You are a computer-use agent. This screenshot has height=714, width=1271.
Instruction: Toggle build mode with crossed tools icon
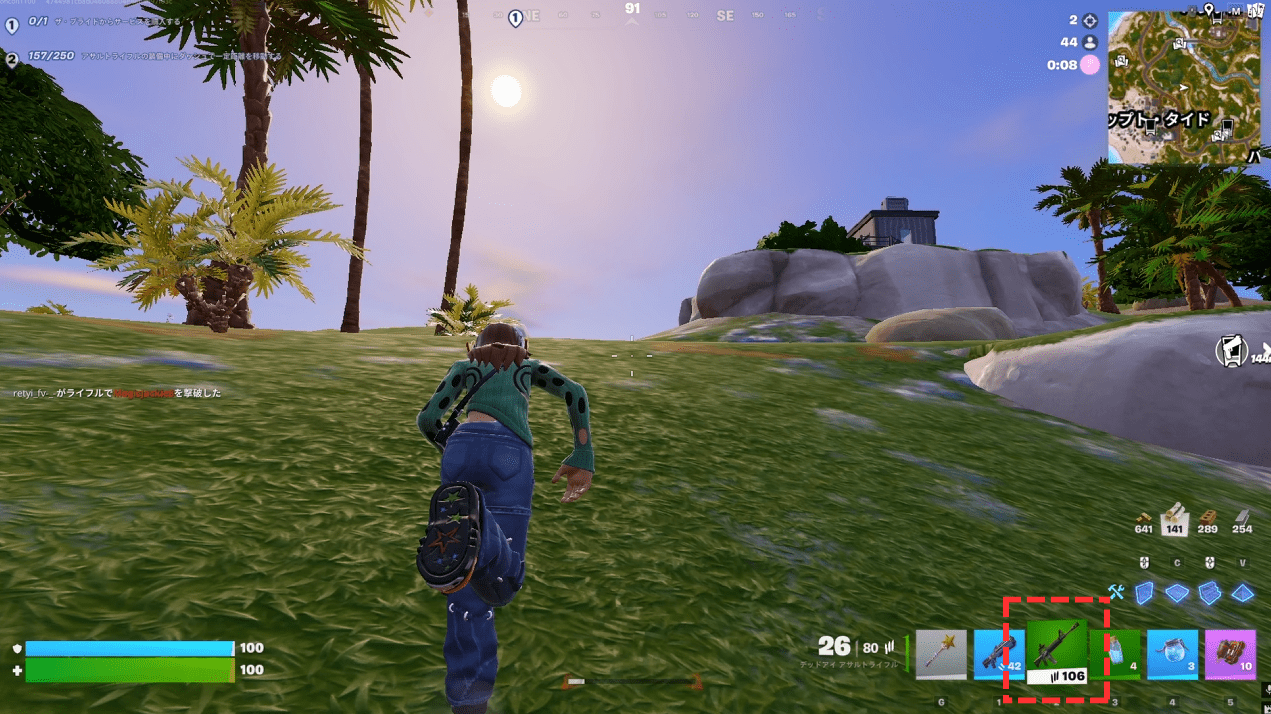pyautogui.click(x=1116, y=593)
